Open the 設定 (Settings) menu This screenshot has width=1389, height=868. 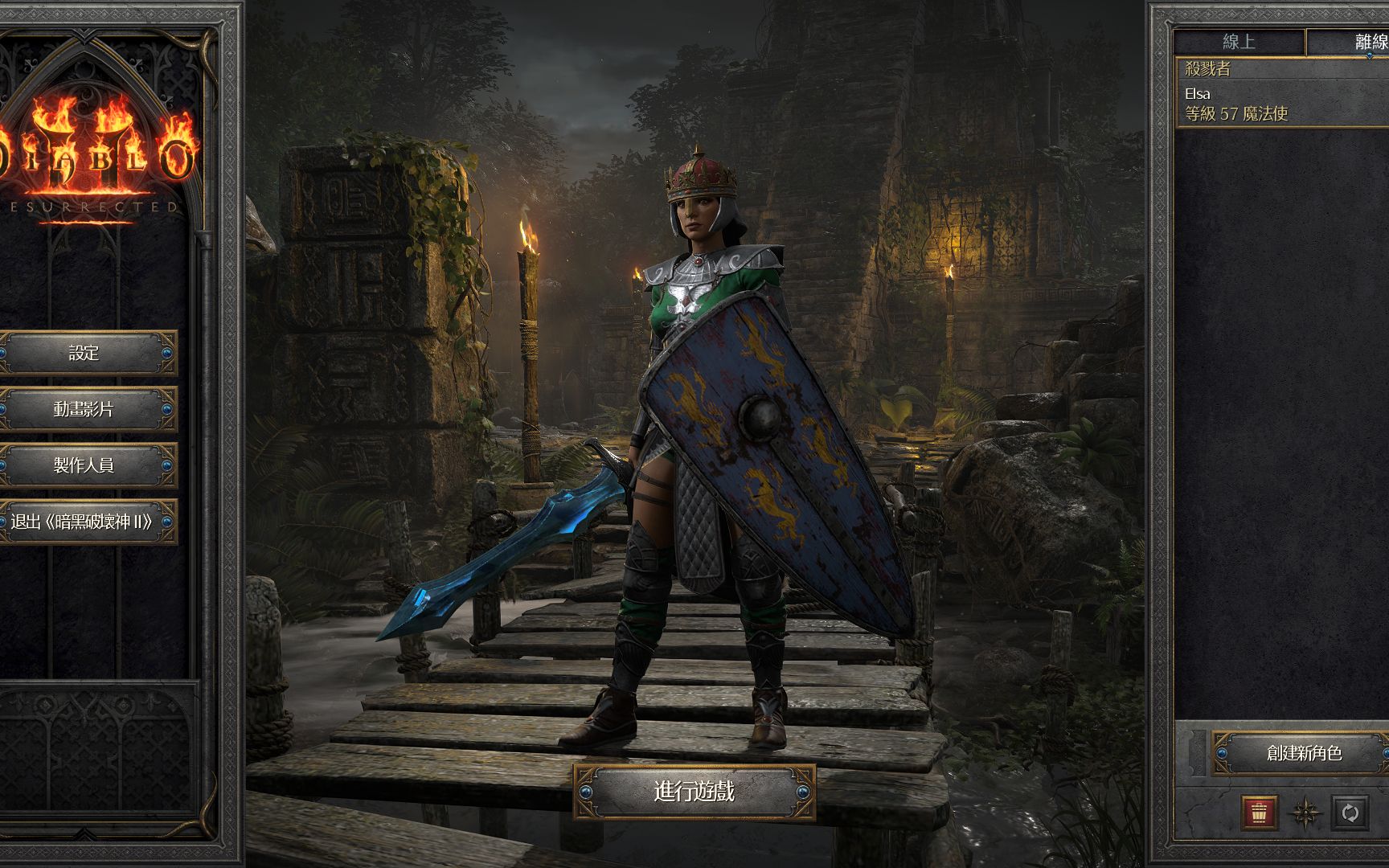84,353
